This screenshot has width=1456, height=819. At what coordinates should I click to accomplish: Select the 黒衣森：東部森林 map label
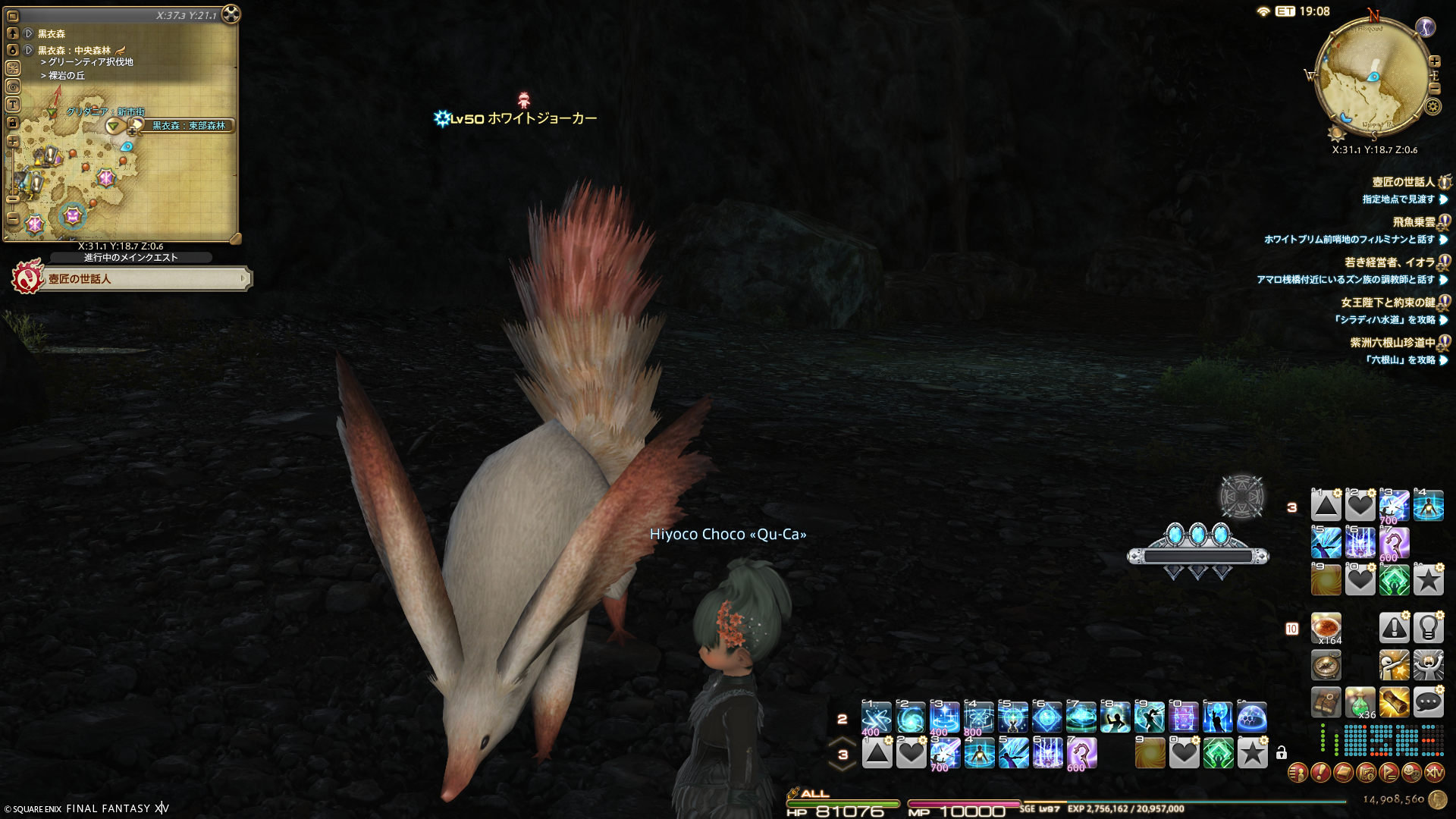[x=189, y=126]
